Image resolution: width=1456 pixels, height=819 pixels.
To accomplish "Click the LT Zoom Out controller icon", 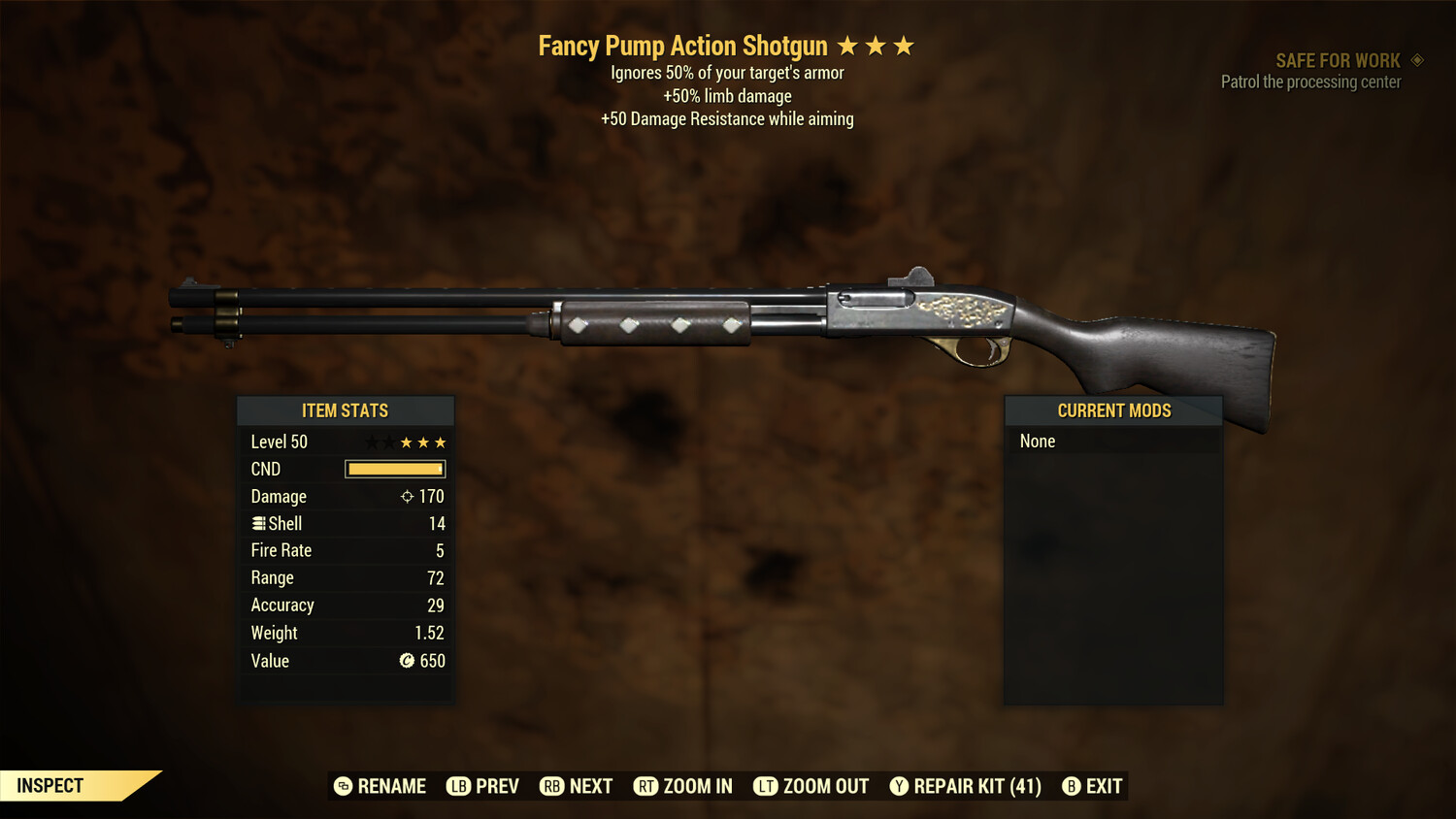I will [766, 786].
